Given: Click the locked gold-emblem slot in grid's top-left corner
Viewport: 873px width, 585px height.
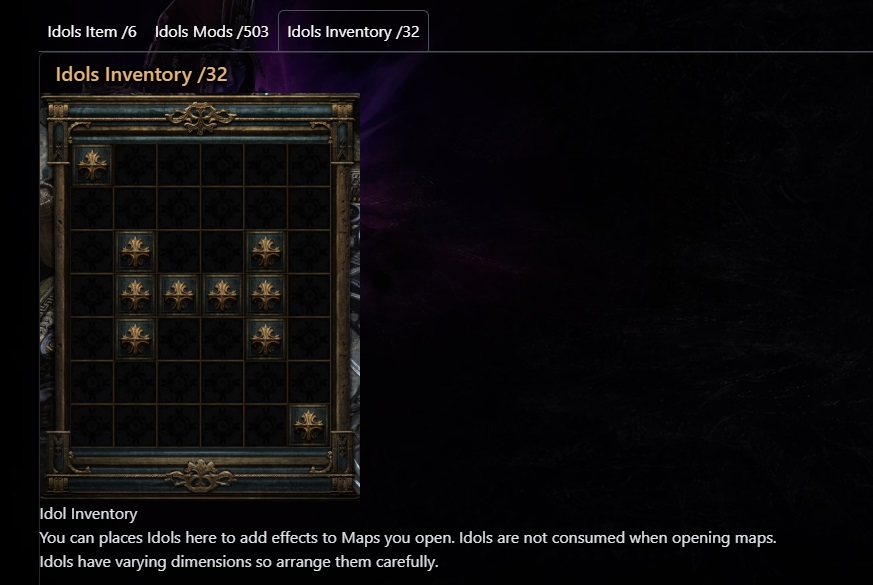Looking at the screenshot, I should 92,164.
